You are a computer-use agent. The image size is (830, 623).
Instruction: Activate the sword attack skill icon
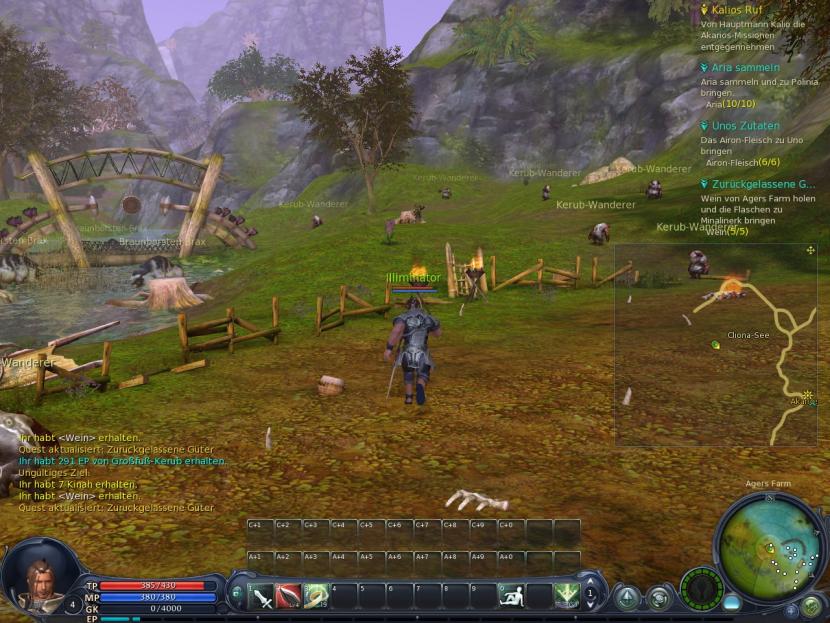click(x=262, y=597)
